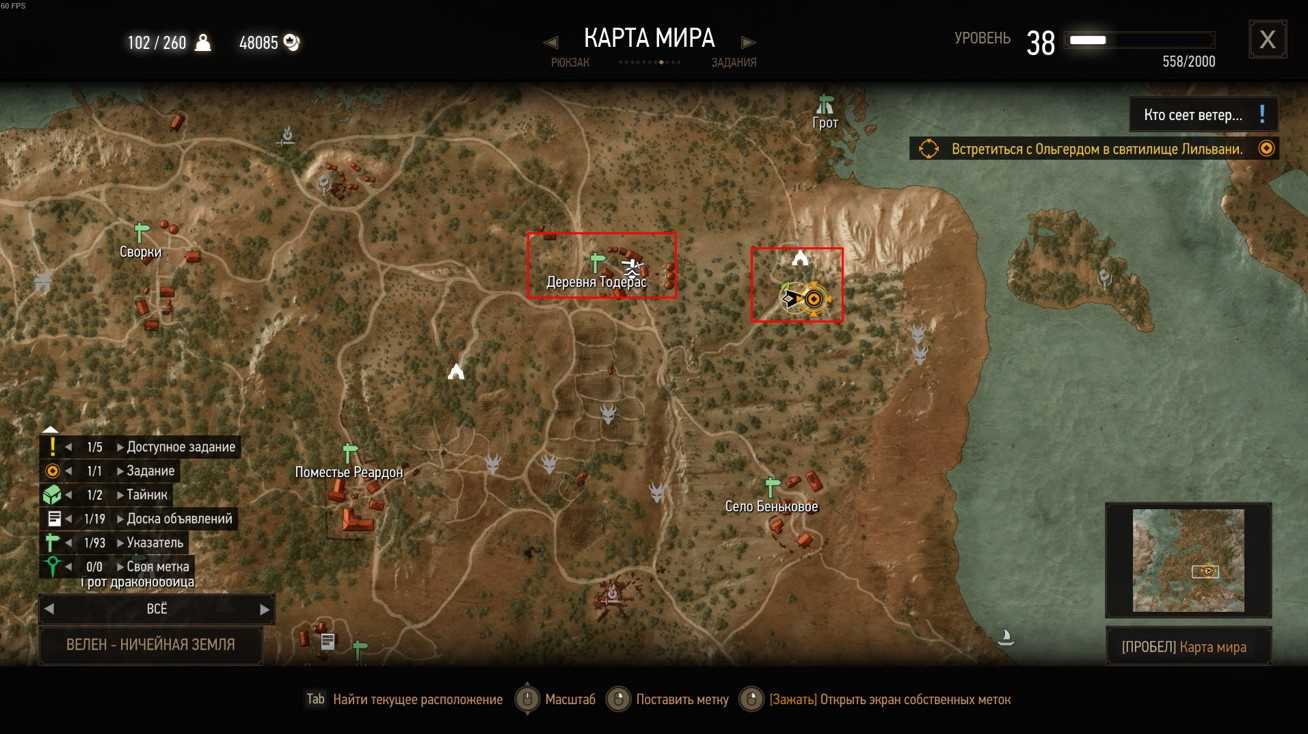This screenshot has height=734, width=1308.
Task: Select the Поместье Реардон signpost marker
Action: 350,453
